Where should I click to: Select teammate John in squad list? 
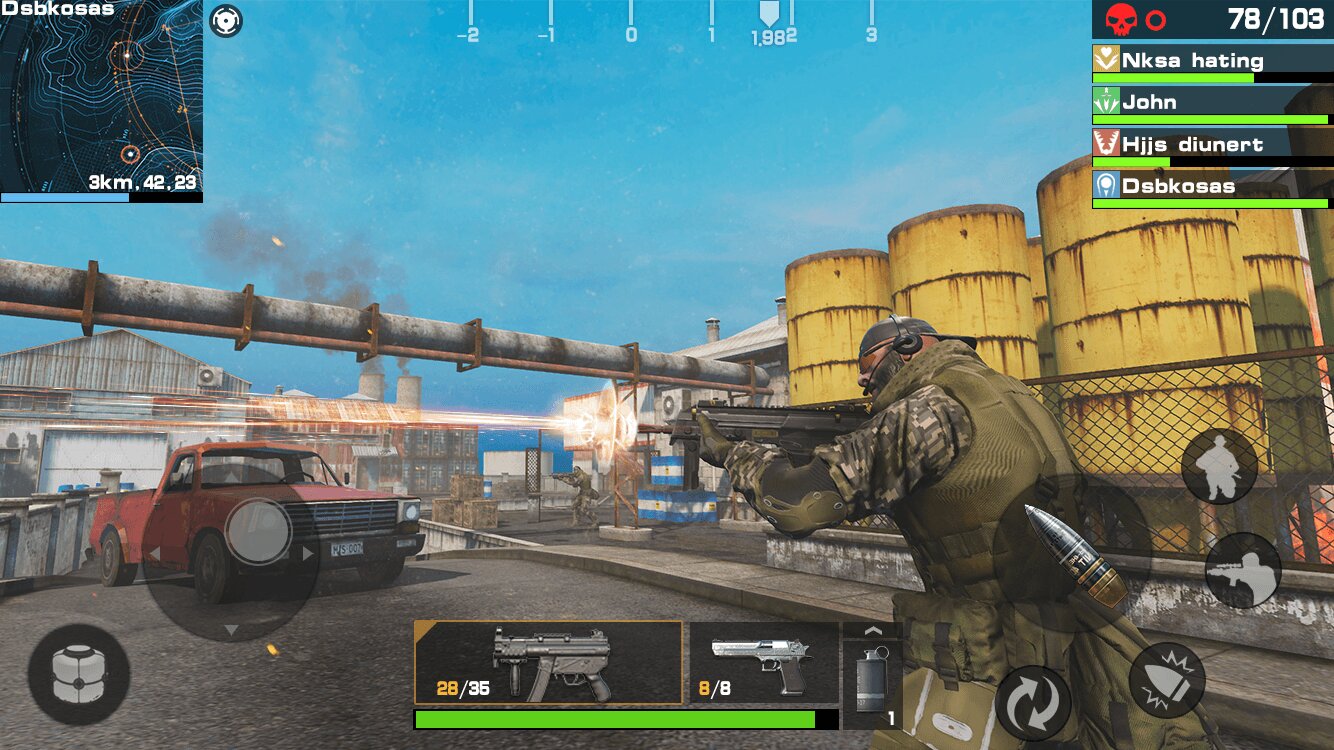point(1212,104)
